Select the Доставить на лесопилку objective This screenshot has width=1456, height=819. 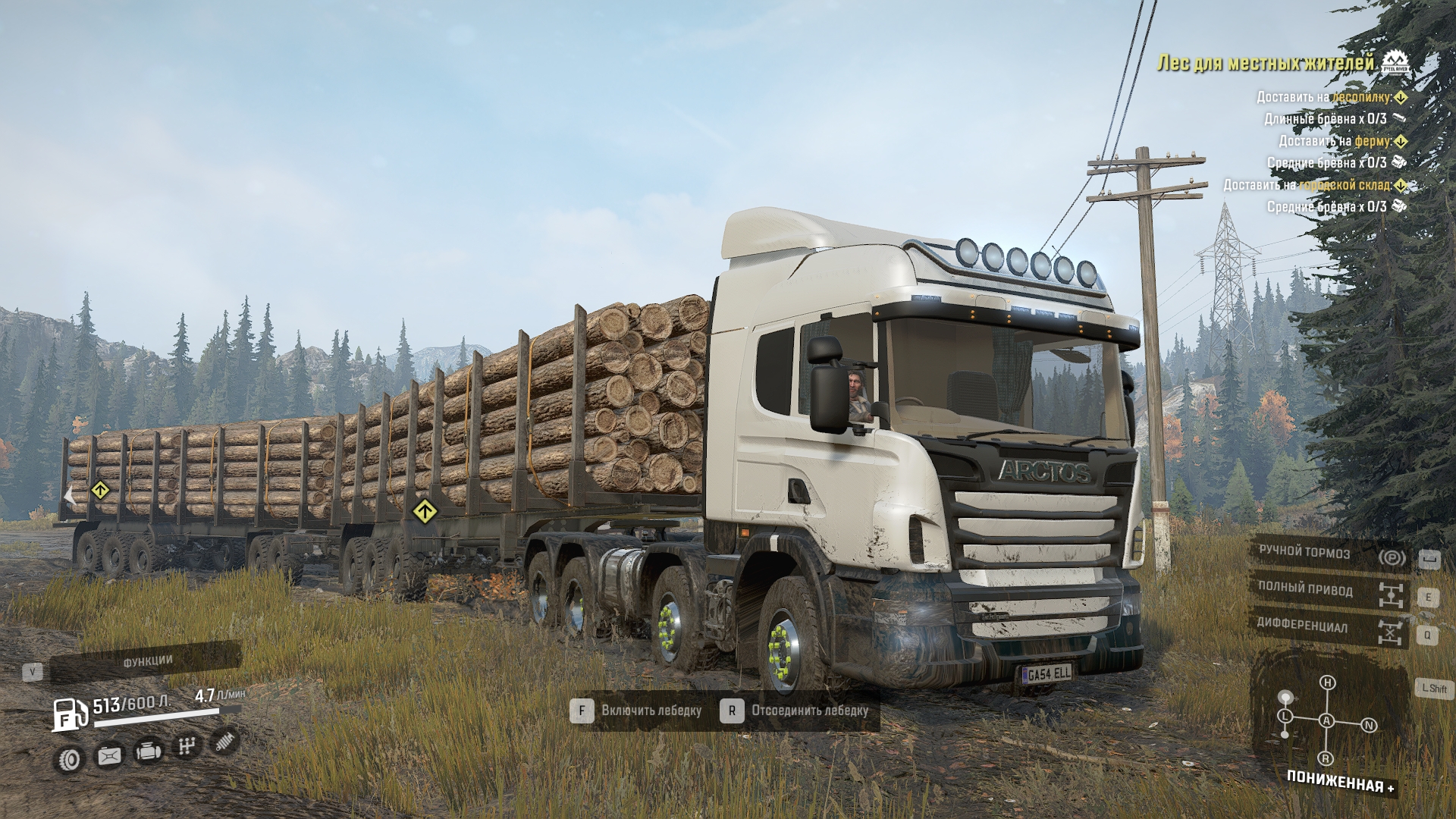tap(1323, 97)
